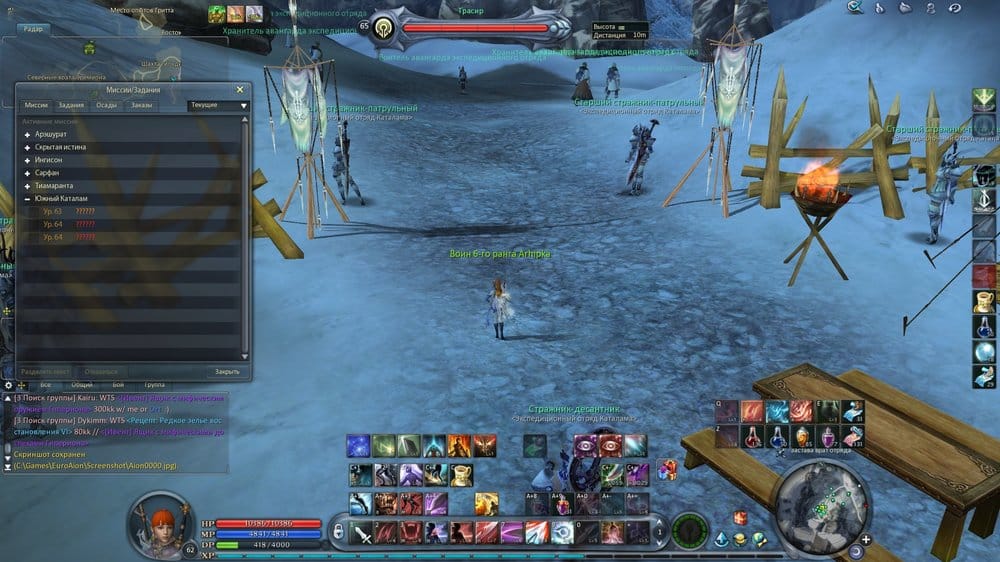Open the Текущие filter dropdown
Viewport: 1000px width, 562px height.
(219, 105)
